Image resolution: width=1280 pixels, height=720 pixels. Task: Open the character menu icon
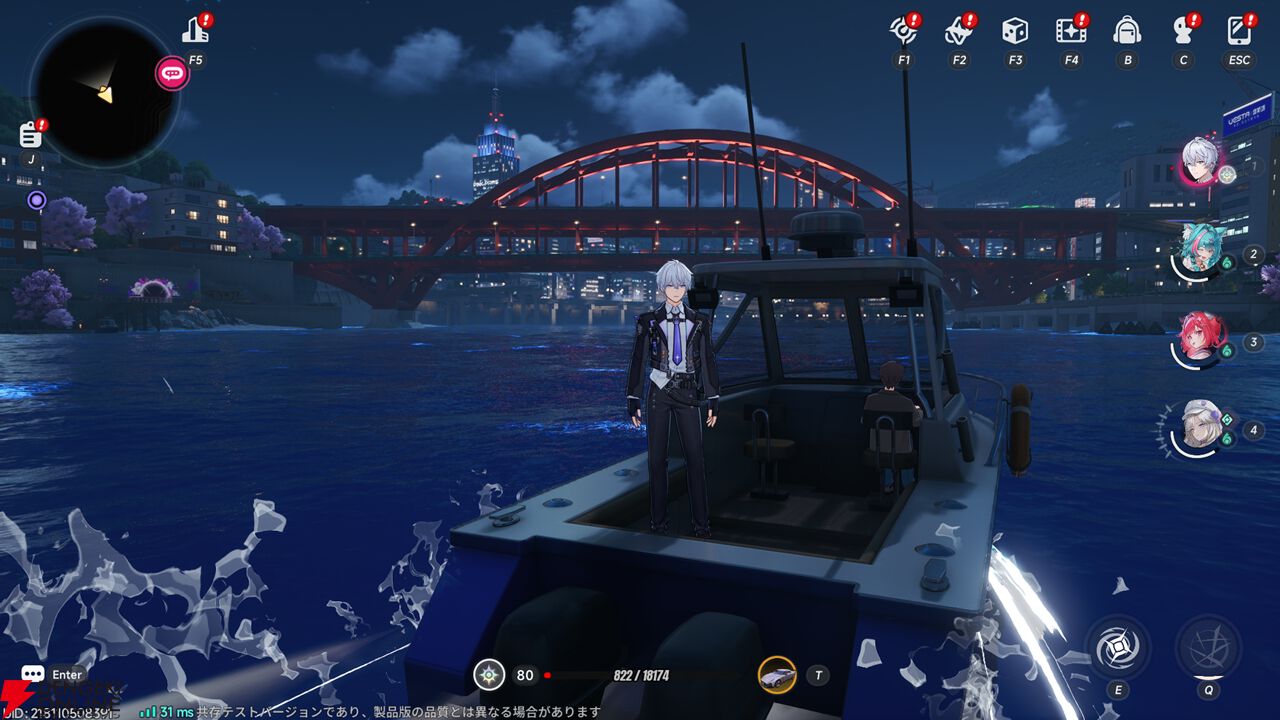(1183, 30)
